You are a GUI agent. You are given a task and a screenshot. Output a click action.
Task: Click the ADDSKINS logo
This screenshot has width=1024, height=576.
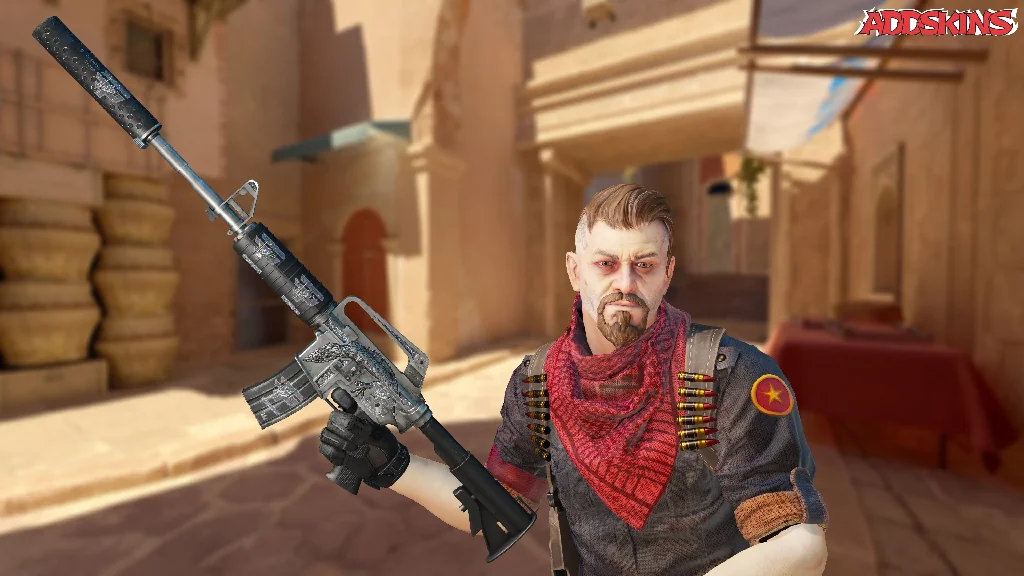point(937,23)
